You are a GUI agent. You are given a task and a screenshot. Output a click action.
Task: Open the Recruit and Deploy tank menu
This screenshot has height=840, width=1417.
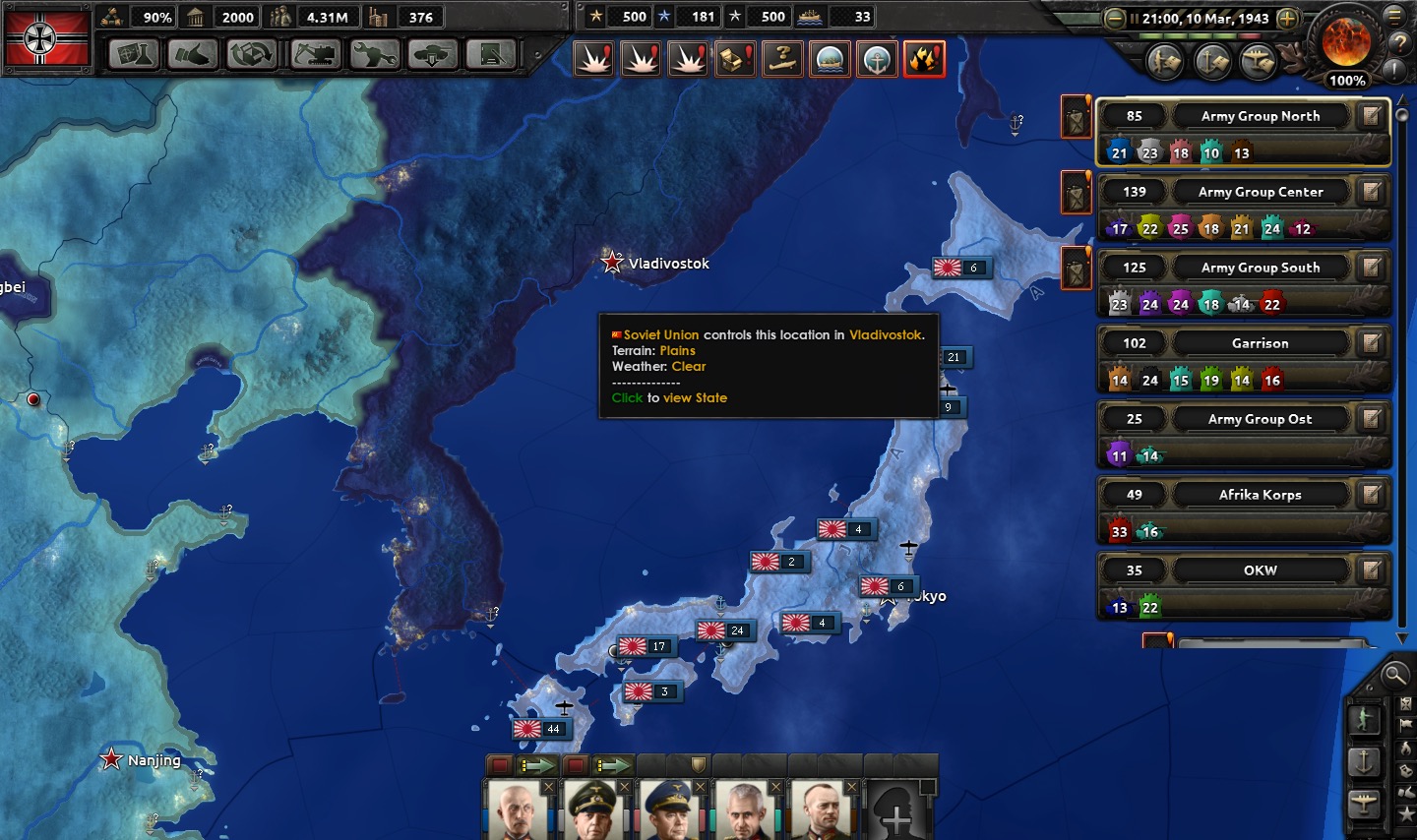tap(432, 54)
